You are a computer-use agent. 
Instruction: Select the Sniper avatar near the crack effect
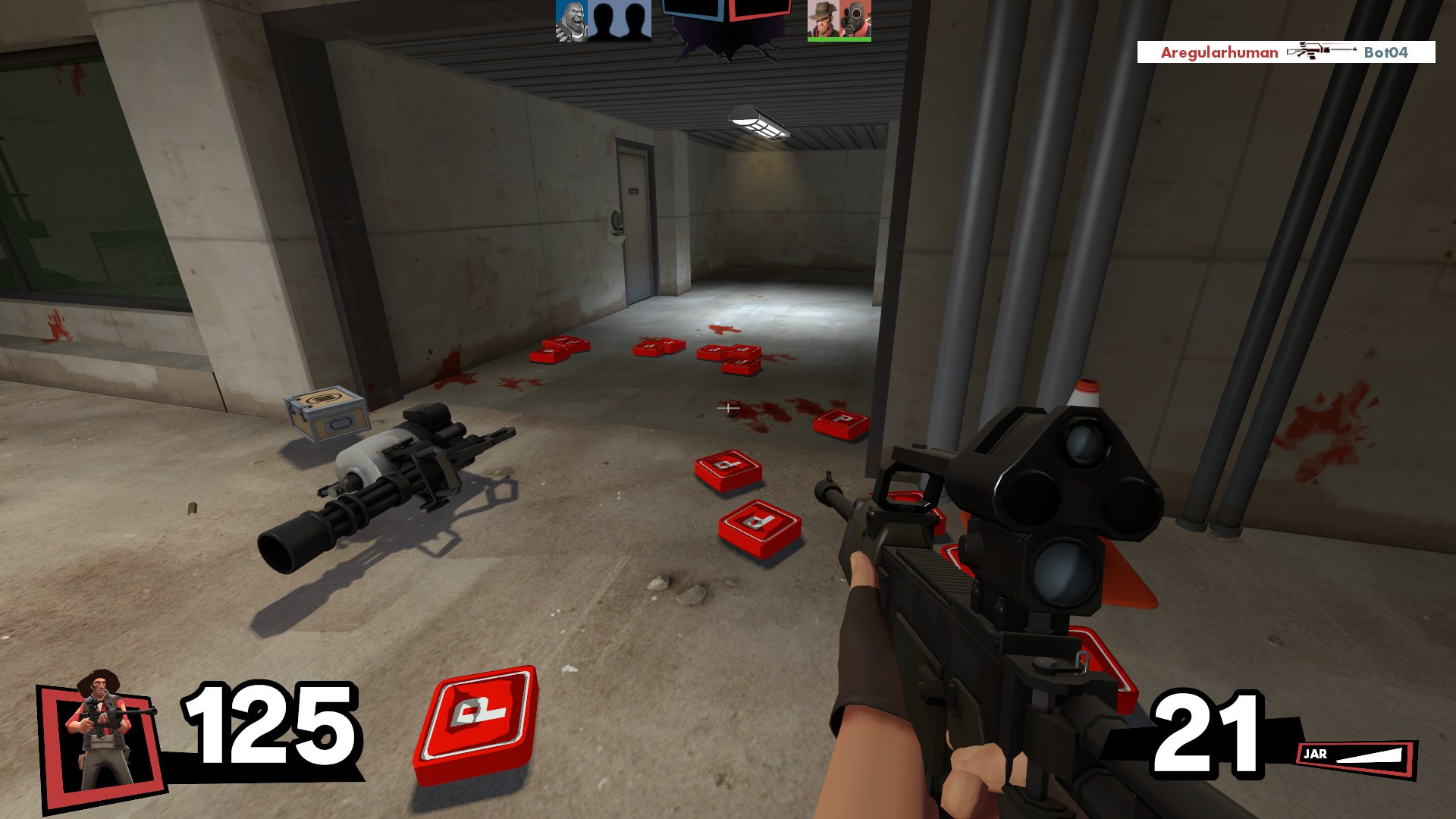(823, 19)
